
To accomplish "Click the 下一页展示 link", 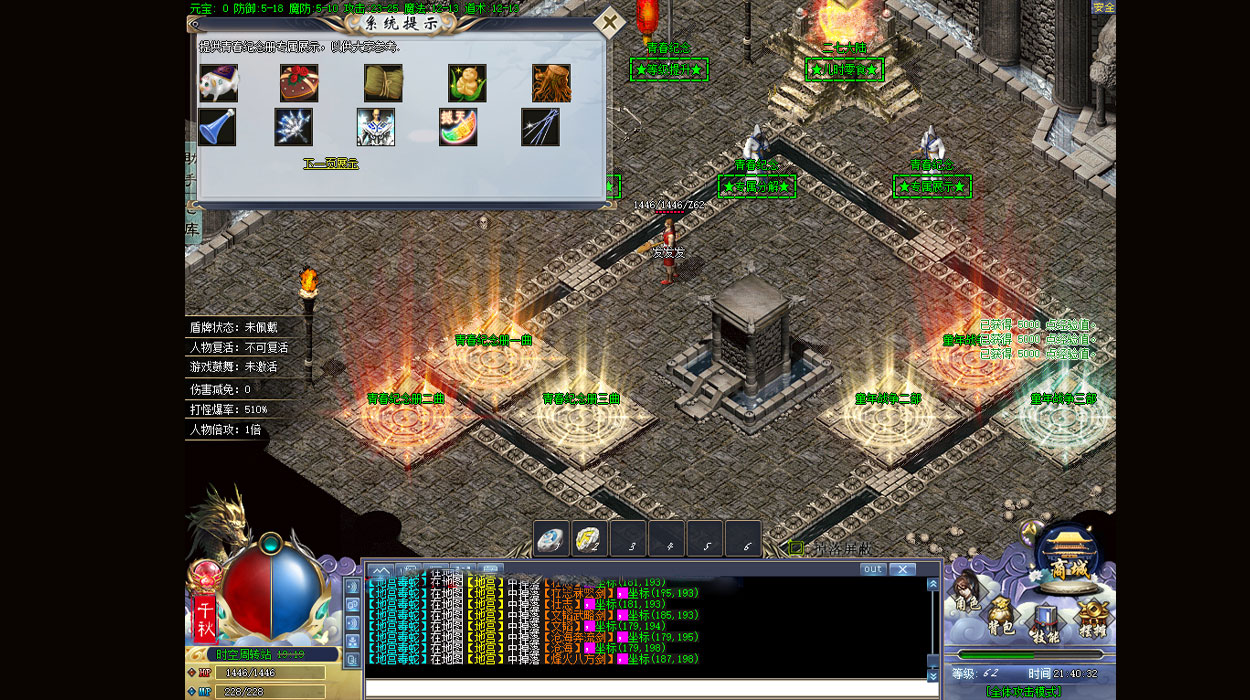I will (331, 163).
